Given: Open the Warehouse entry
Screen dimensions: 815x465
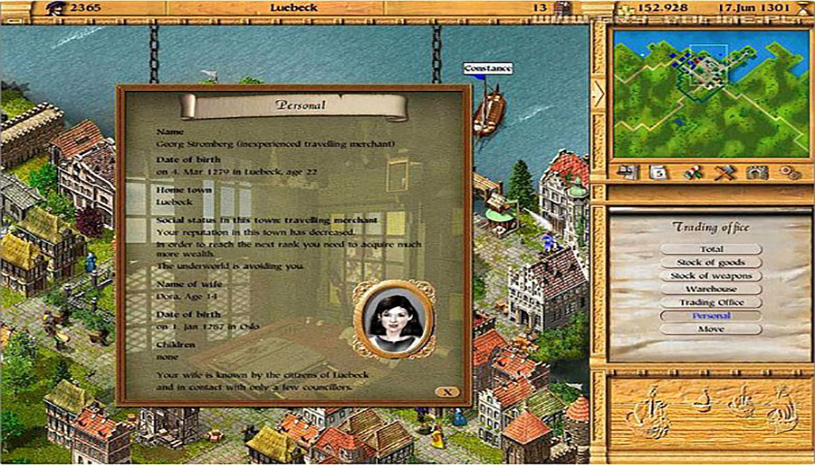Looking at the screenshot, I should pyautogui.click(x=711, y=289).
